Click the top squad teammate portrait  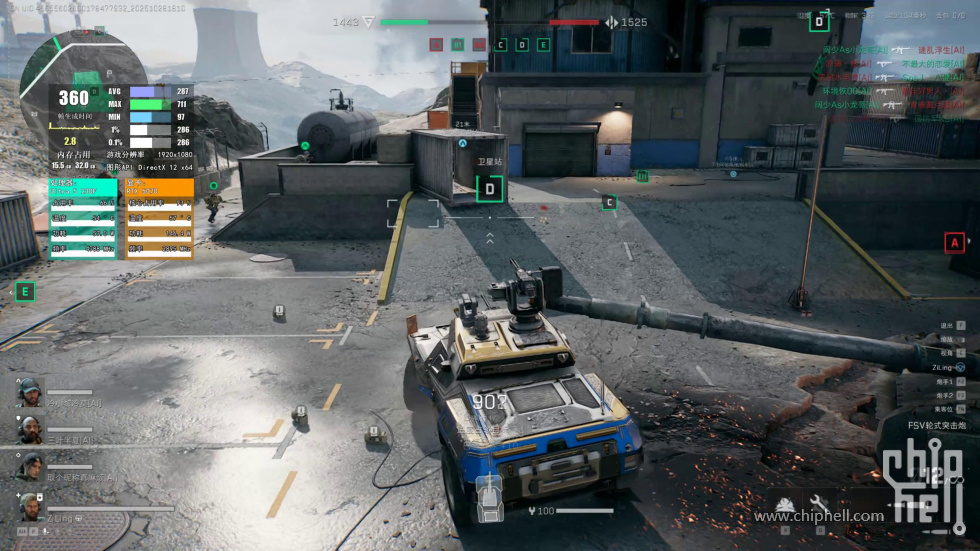[x=30, y=392]
